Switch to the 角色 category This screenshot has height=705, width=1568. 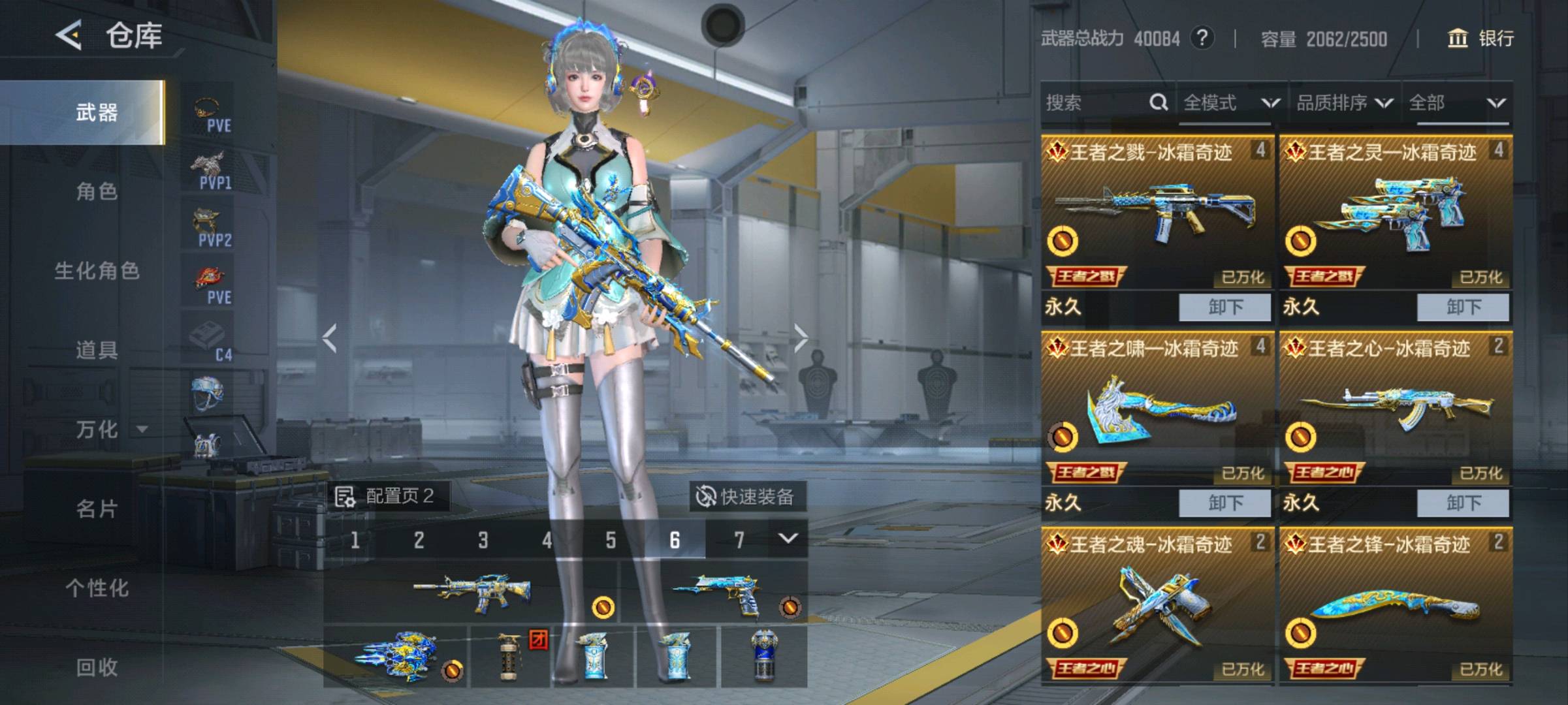pyautogui.click(x=97, y=191)
